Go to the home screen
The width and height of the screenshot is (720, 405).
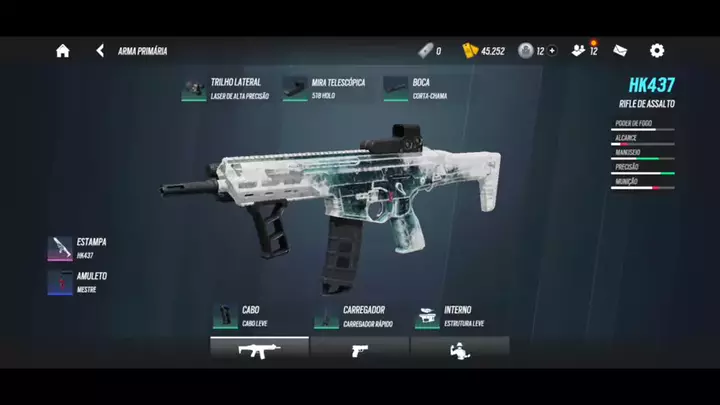[62, 51]
